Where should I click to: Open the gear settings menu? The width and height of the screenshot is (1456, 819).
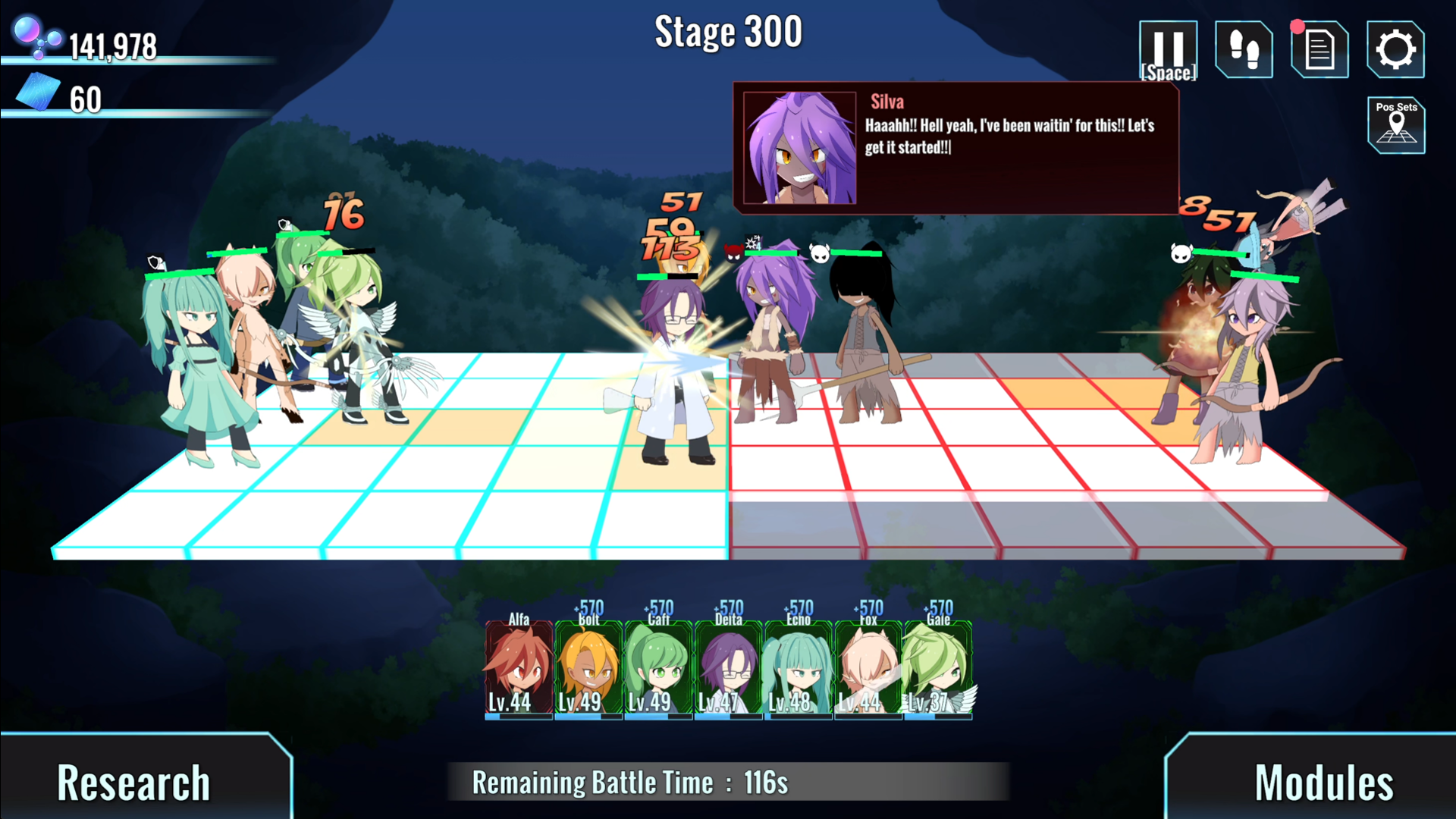coord(1395,50)
